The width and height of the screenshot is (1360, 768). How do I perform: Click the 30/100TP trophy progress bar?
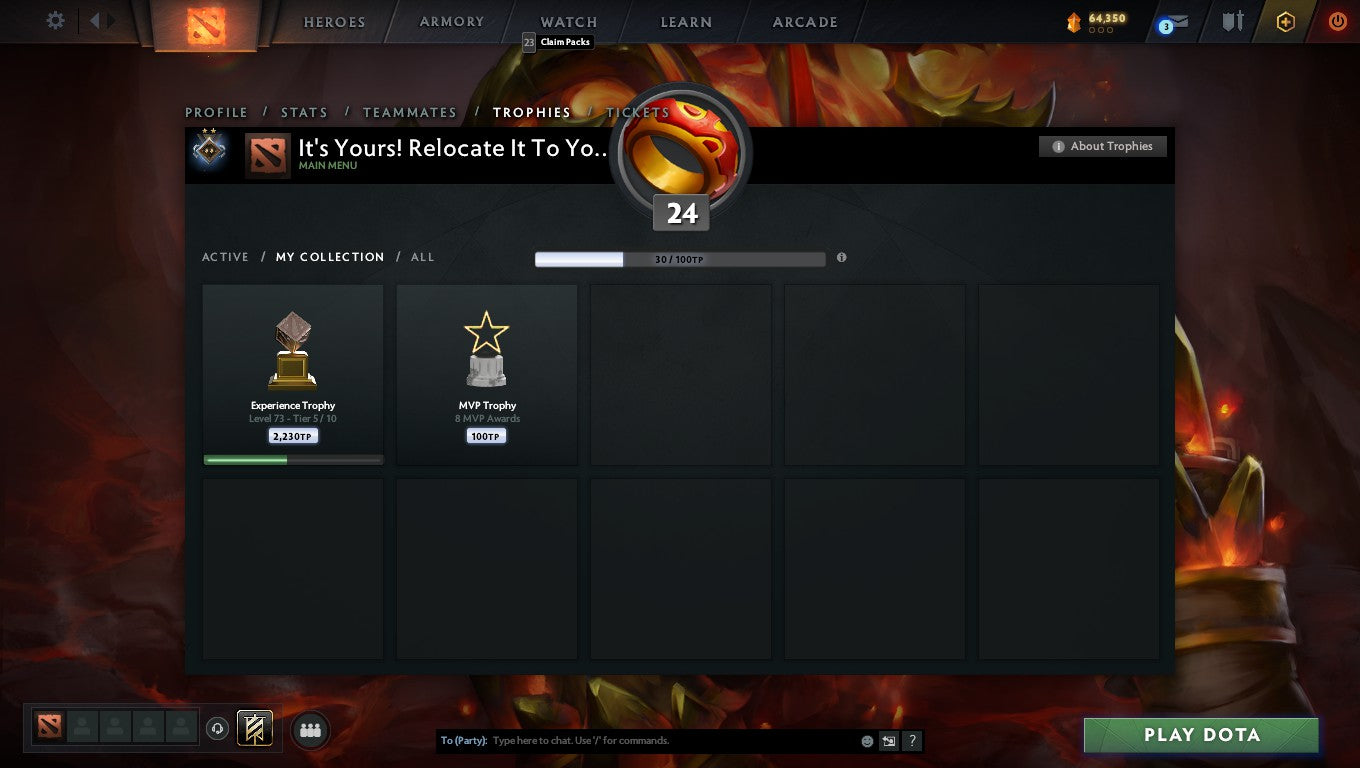pyautogui.click(x=680, y=258)
